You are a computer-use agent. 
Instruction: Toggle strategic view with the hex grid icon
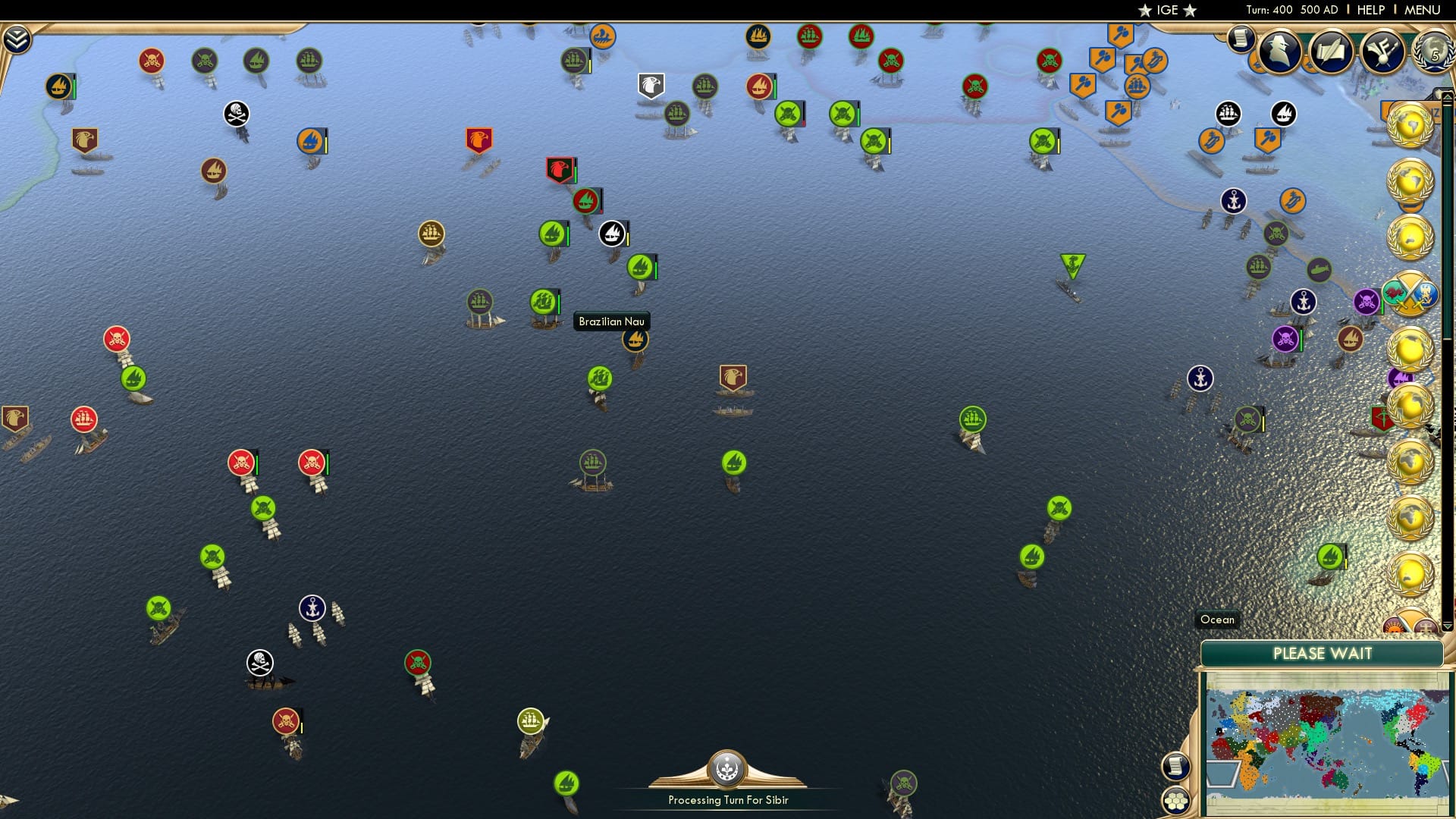pyautogui.click(x=1175, y=801)
